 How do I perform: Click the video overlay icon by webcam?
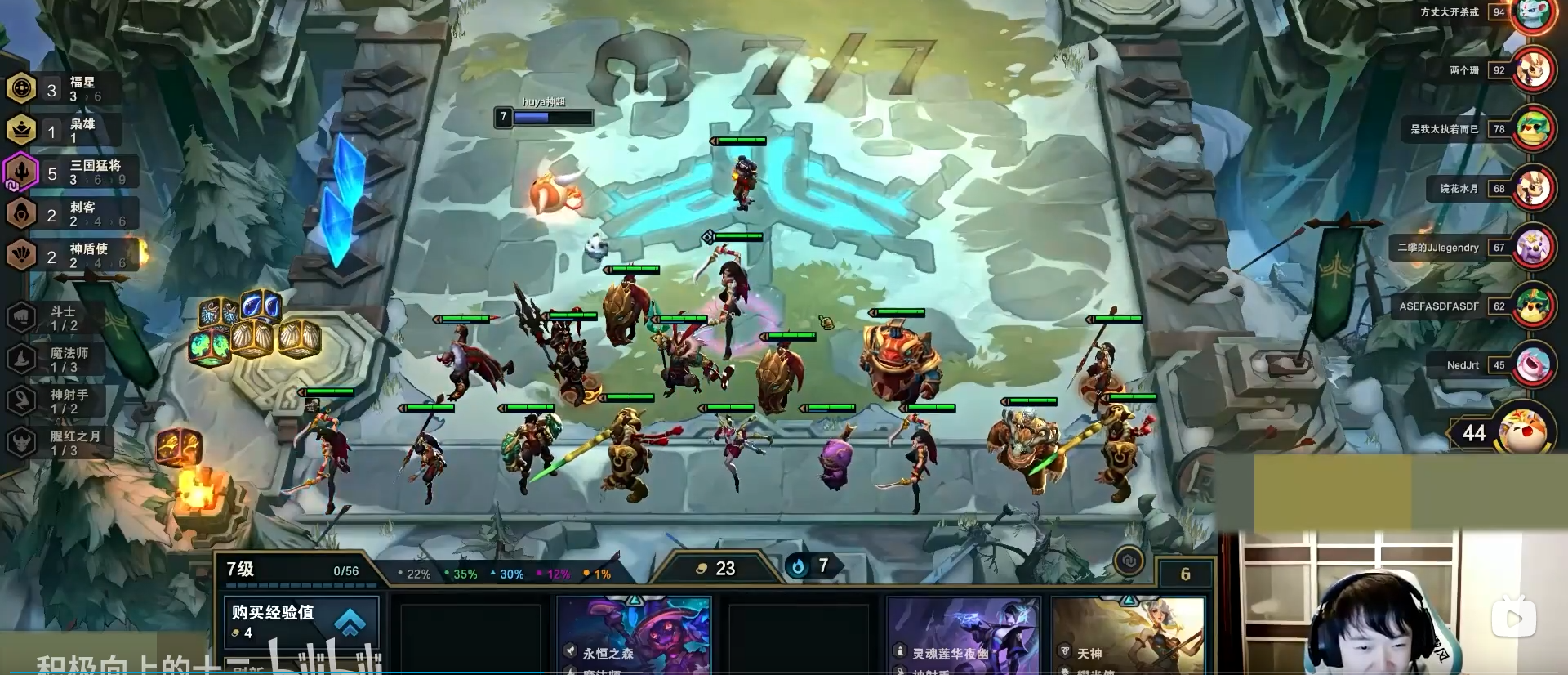point(1513,619)
